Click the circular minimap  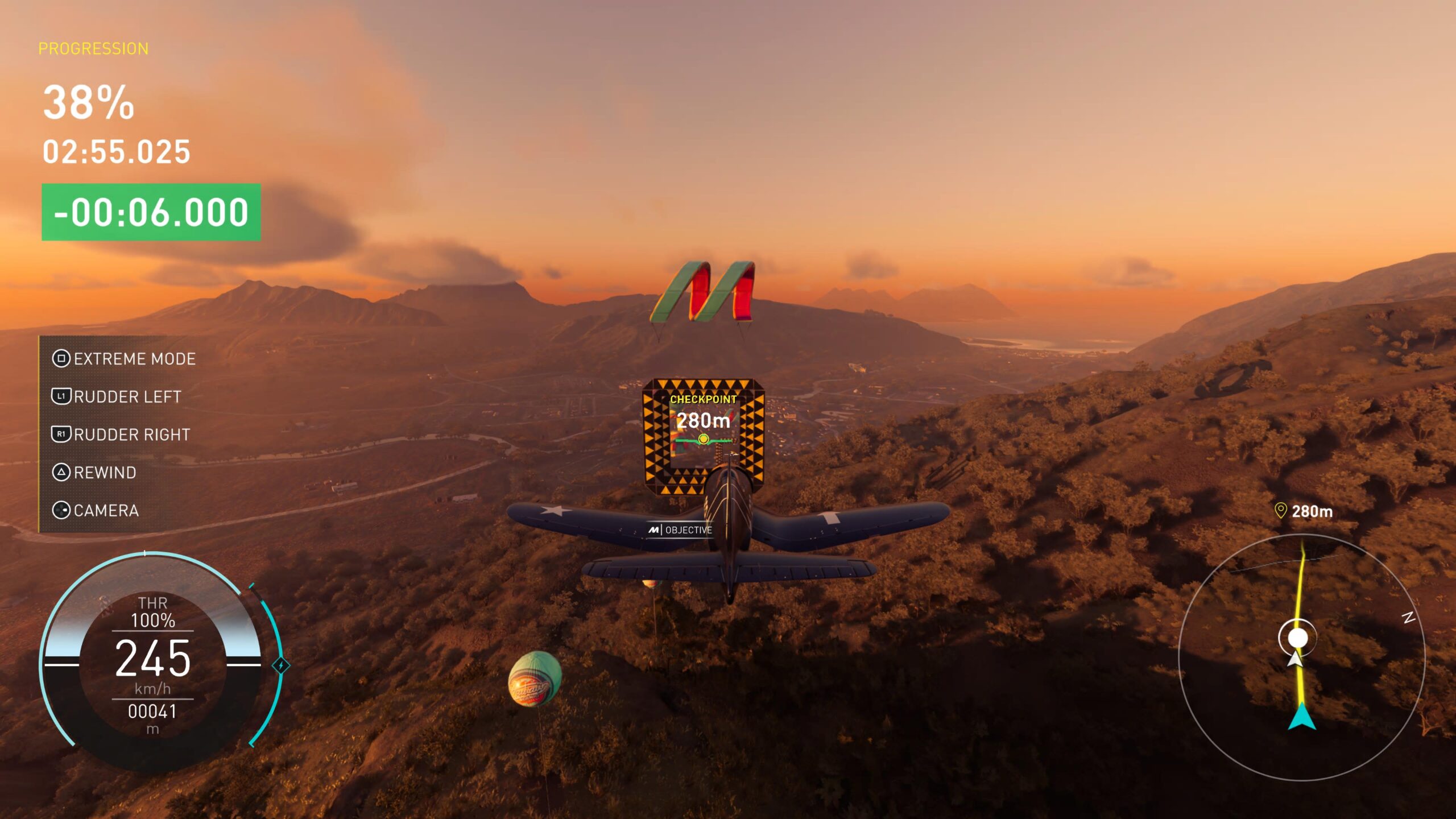tap(1301, 657)
